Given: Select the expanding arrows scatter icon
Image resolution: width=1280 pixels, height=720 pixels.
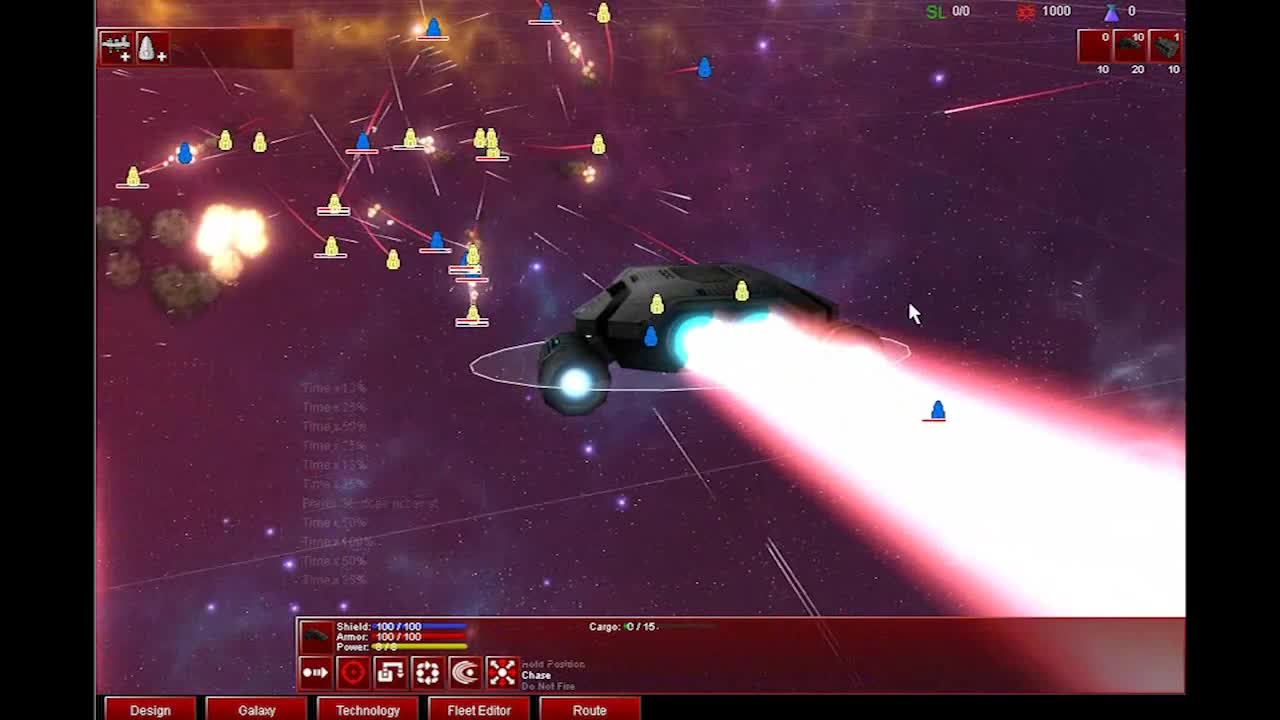Looking at the screenshot, I should pos(501,672).
